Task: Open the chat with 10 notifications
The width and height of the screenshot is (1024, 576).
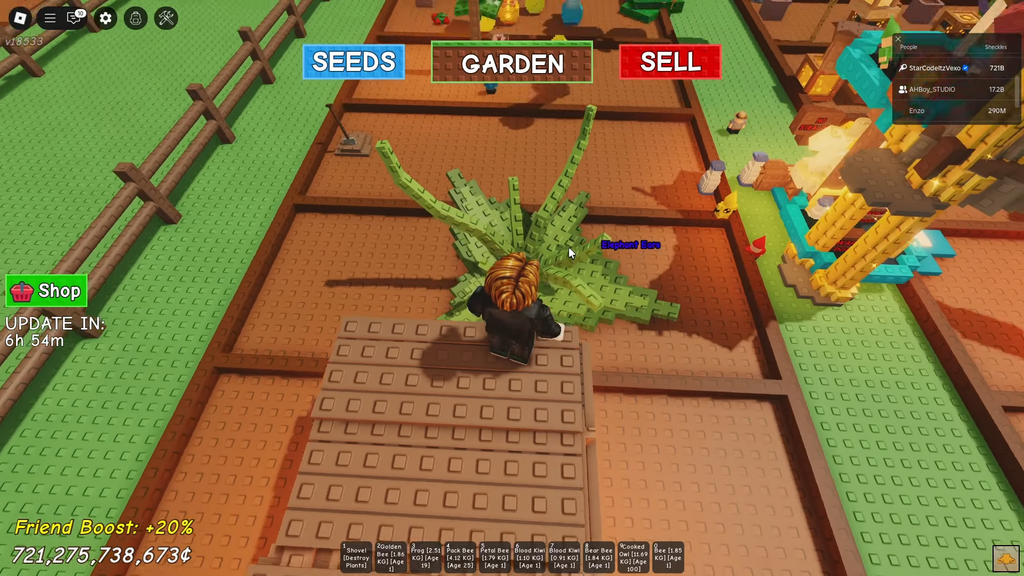Action: pos(75,18)
